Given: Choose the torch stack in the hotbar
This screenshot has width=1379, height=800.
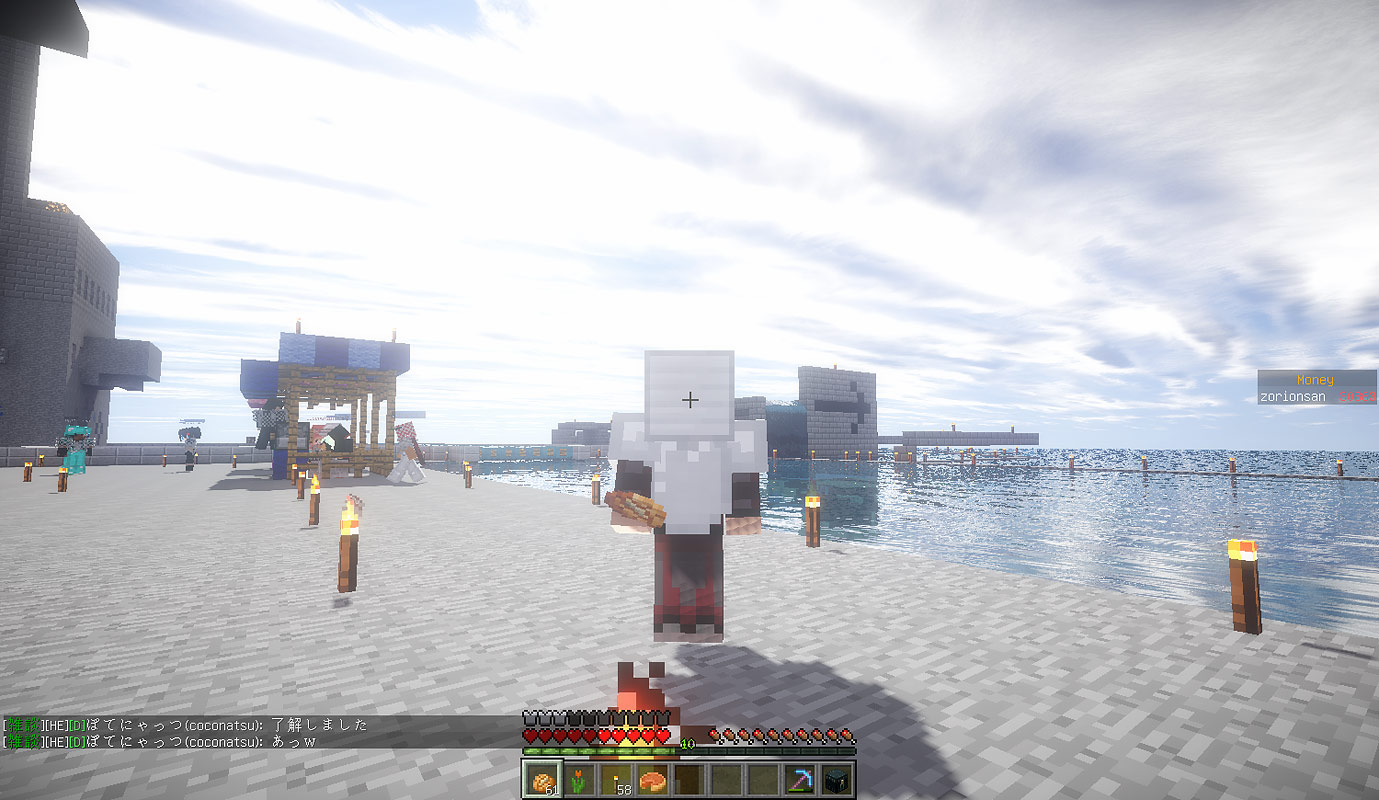Looking at the screenshot, I should pos(615,780).
